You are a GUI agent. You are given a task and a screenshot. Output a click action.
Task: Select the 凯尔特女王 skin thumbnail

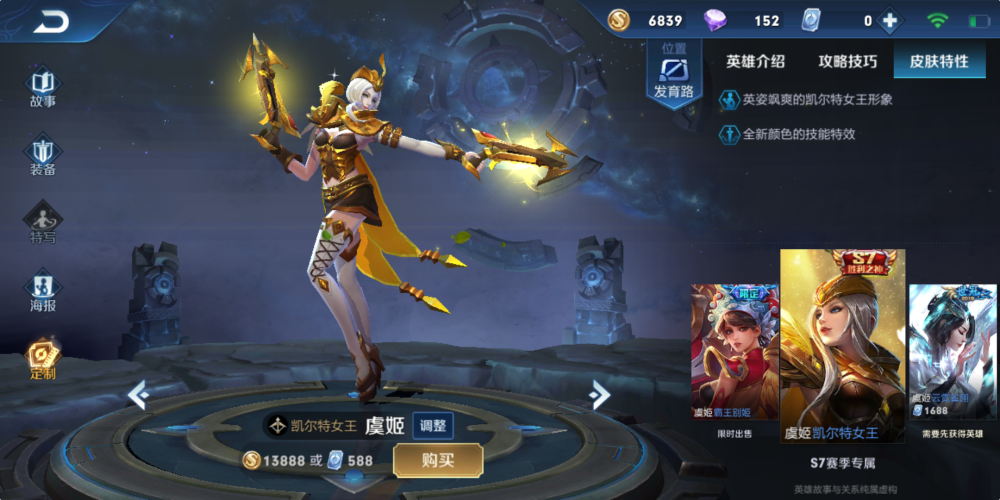click(842, 345)
